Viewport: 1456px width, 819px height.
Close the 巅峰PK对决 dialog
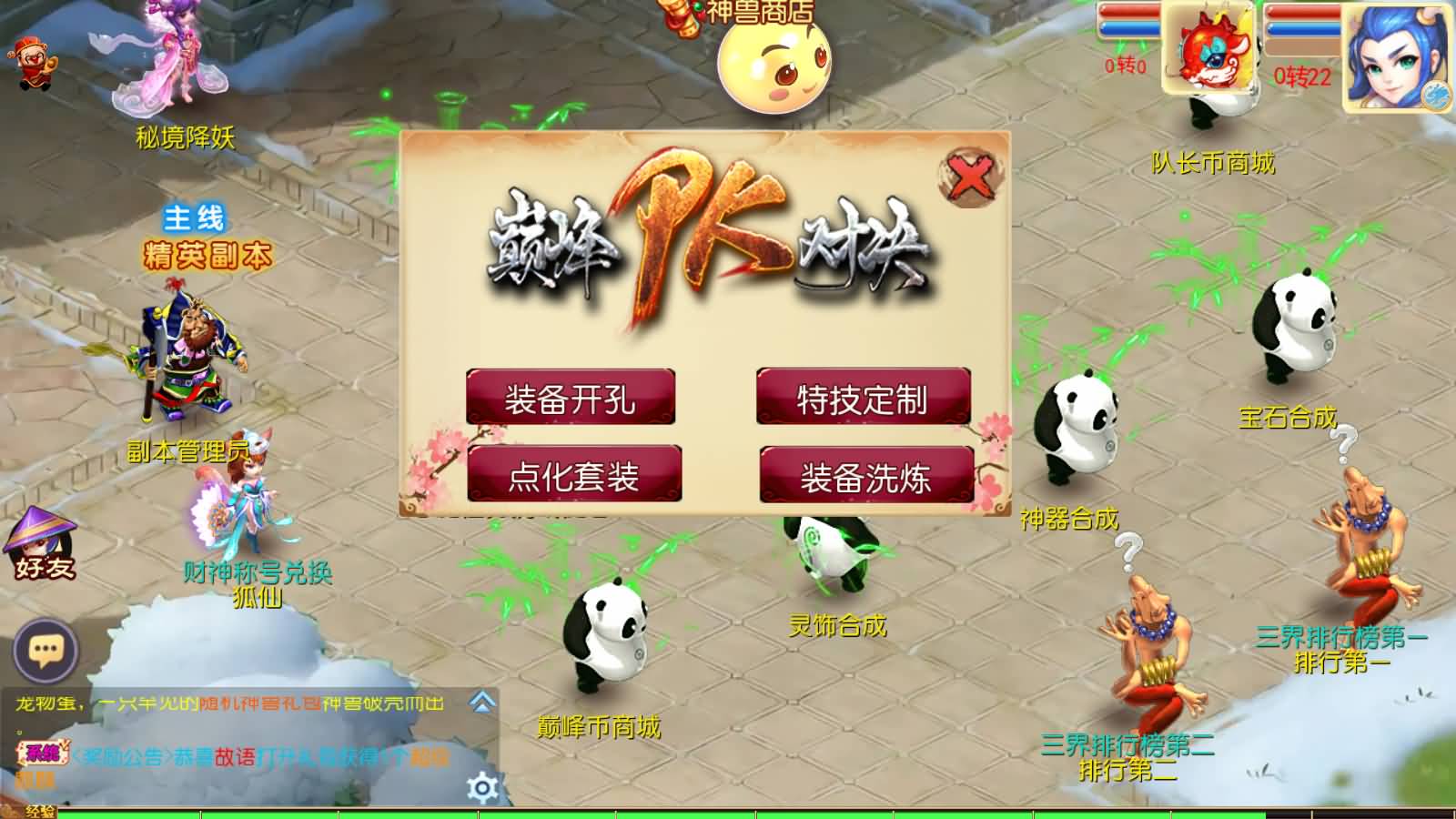click(x=970, y=178)
